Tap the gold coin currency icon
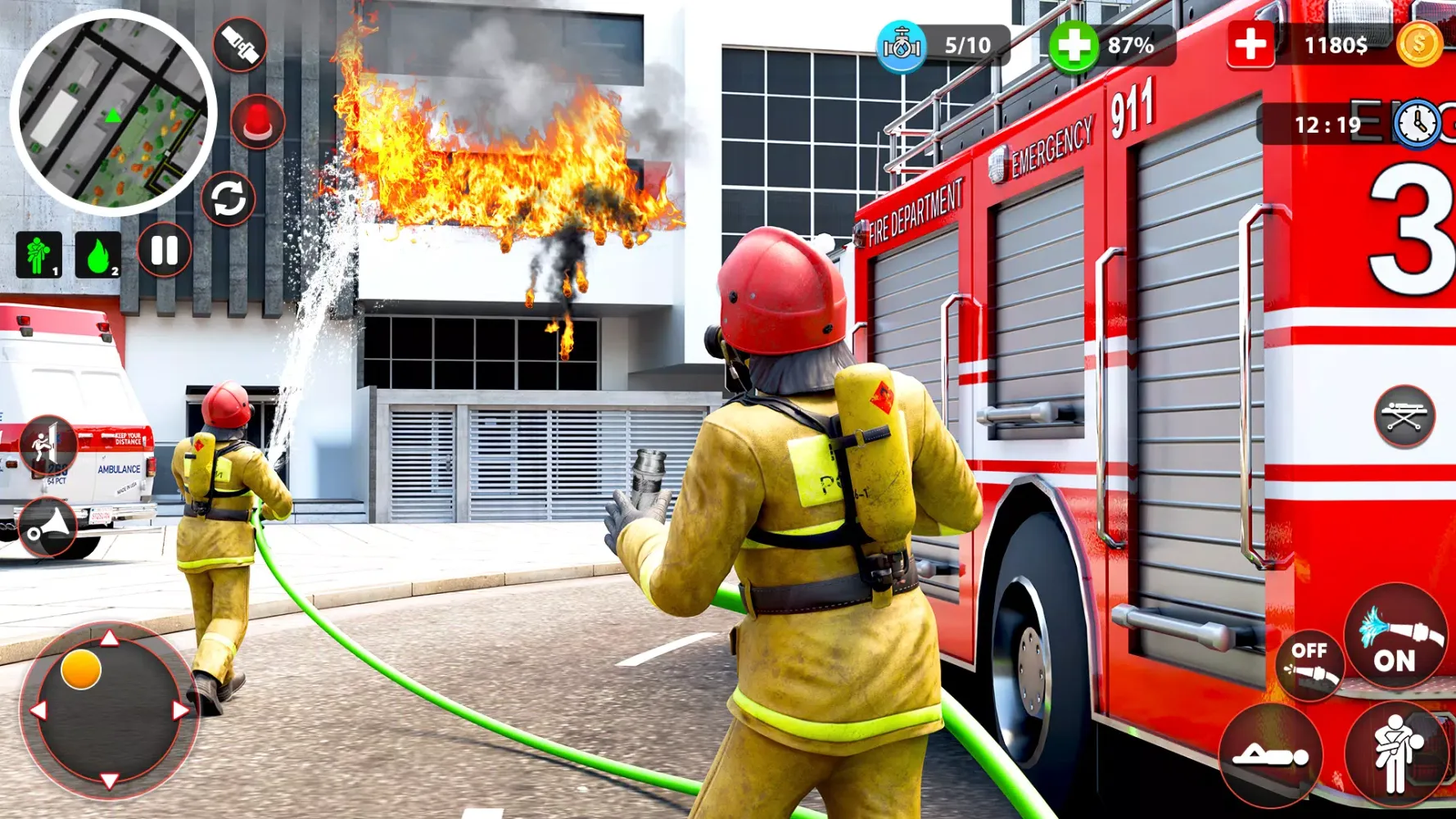The width and height of the screenshot is (1456, 819). click(x=1419, y=45)
